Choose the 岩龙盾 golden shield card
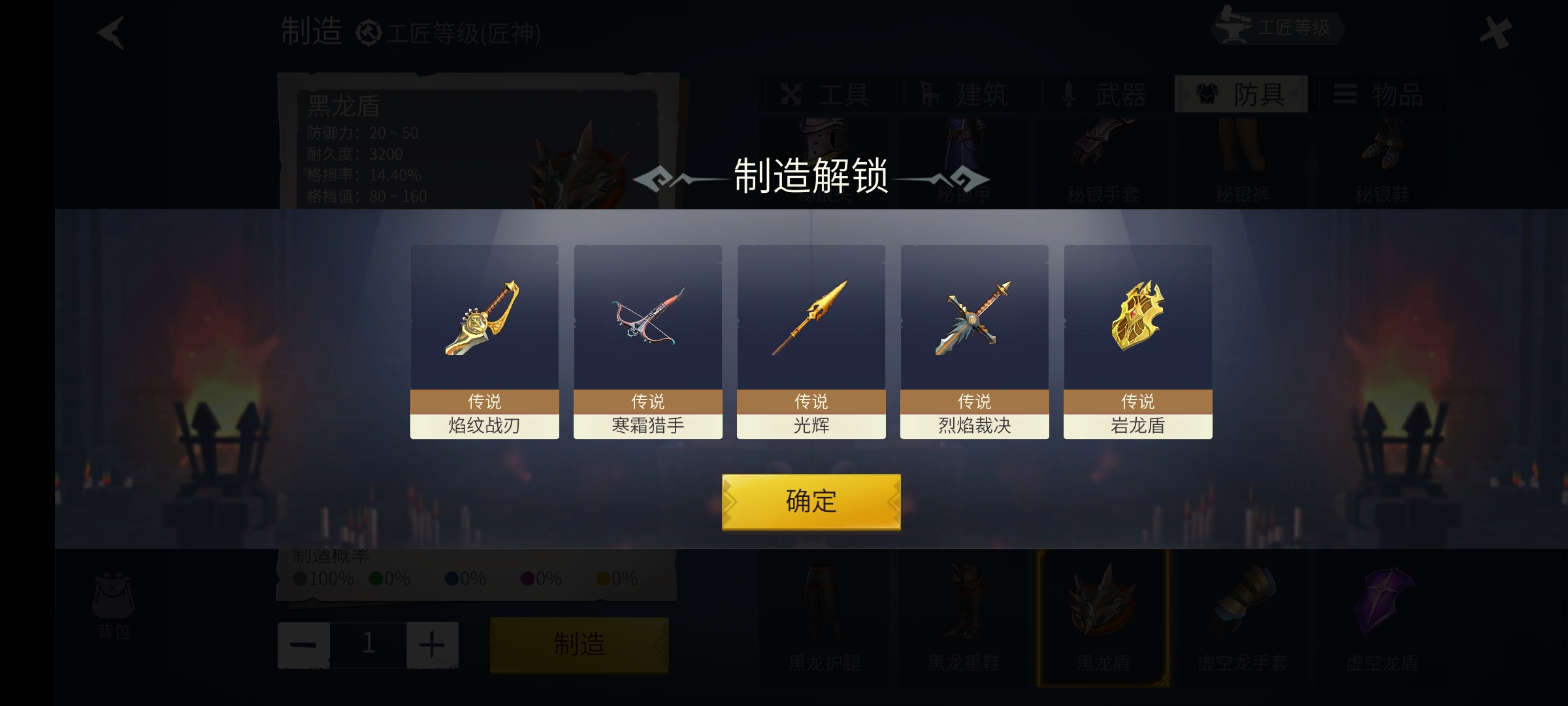1568x706 pixels. tap(1137, 341)
